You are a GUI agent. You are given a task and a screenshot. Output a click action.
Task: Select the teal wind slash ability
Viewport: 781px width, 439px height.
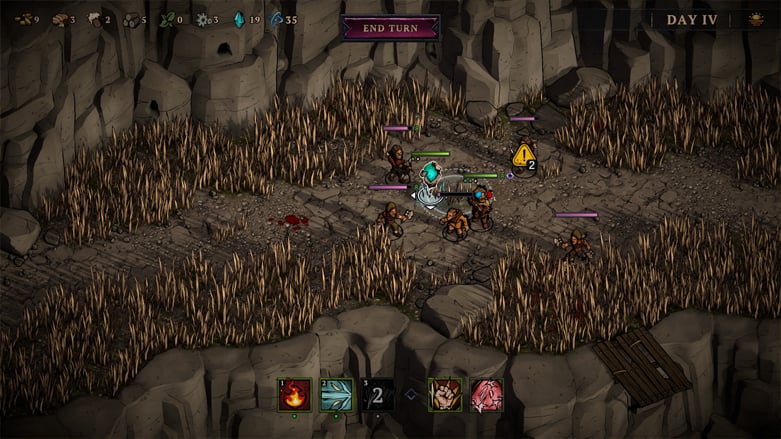336,394
